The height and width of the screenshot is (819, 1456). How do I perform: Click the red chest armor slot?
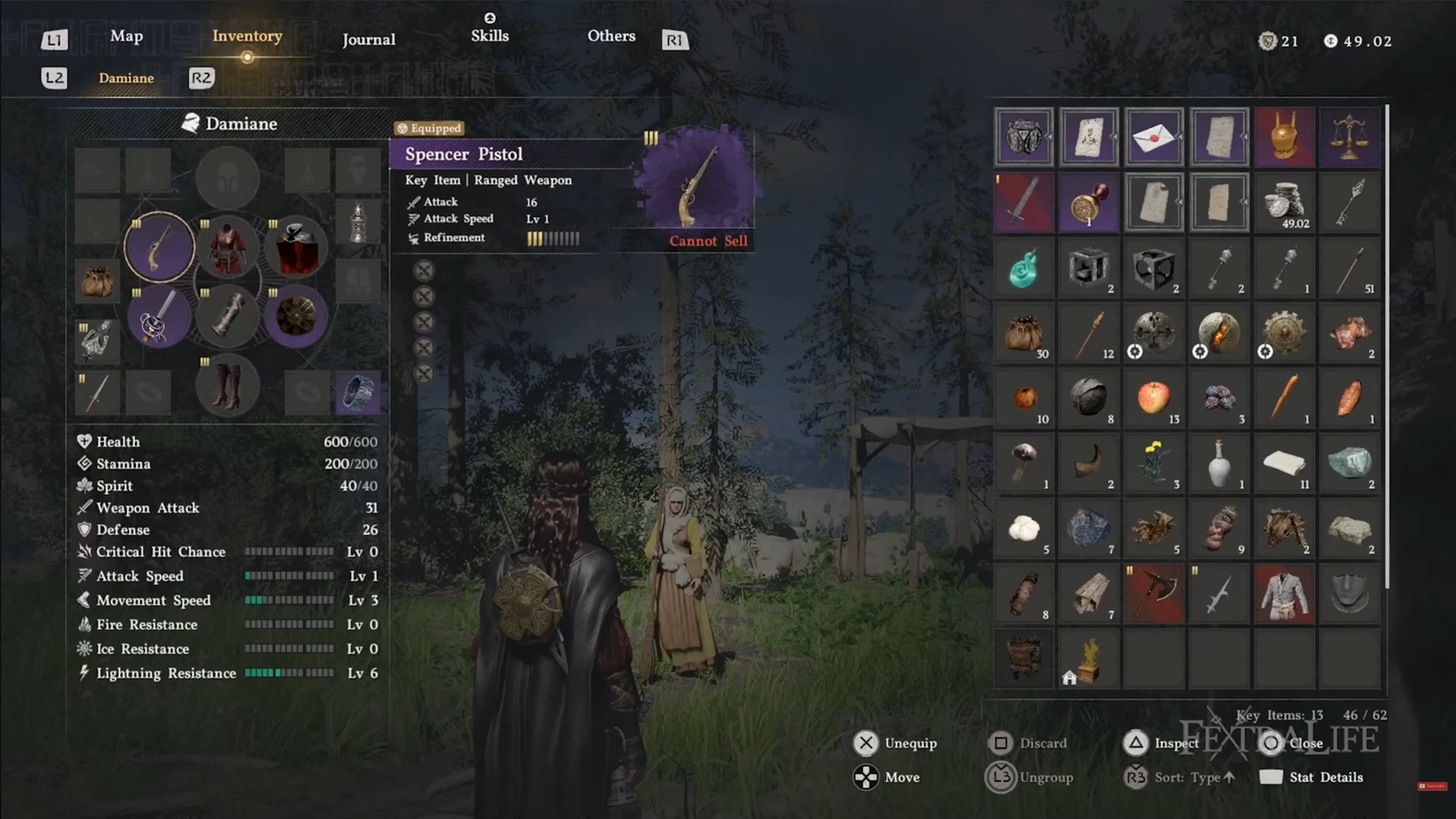point(226,248)
